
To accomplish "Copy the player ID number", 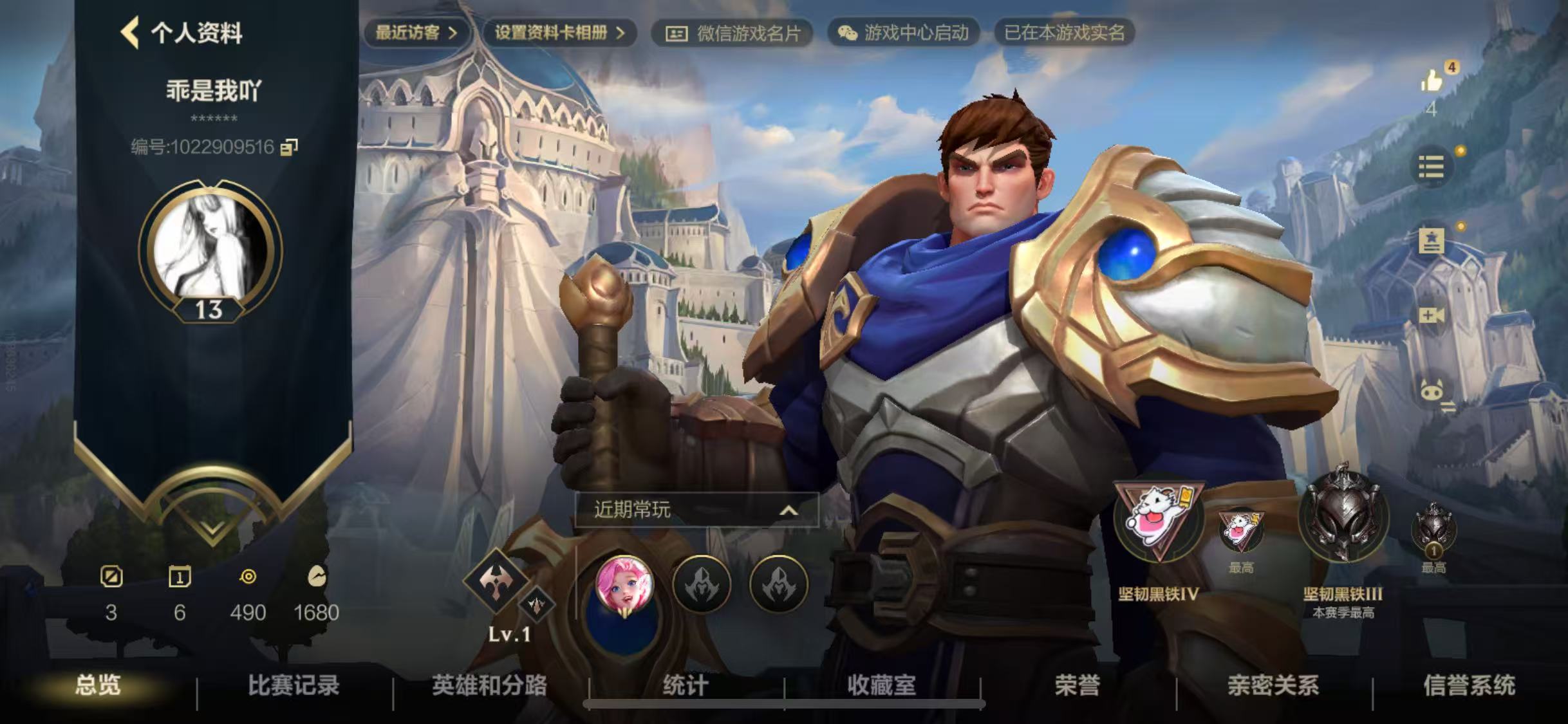I will tap(289, 147).
